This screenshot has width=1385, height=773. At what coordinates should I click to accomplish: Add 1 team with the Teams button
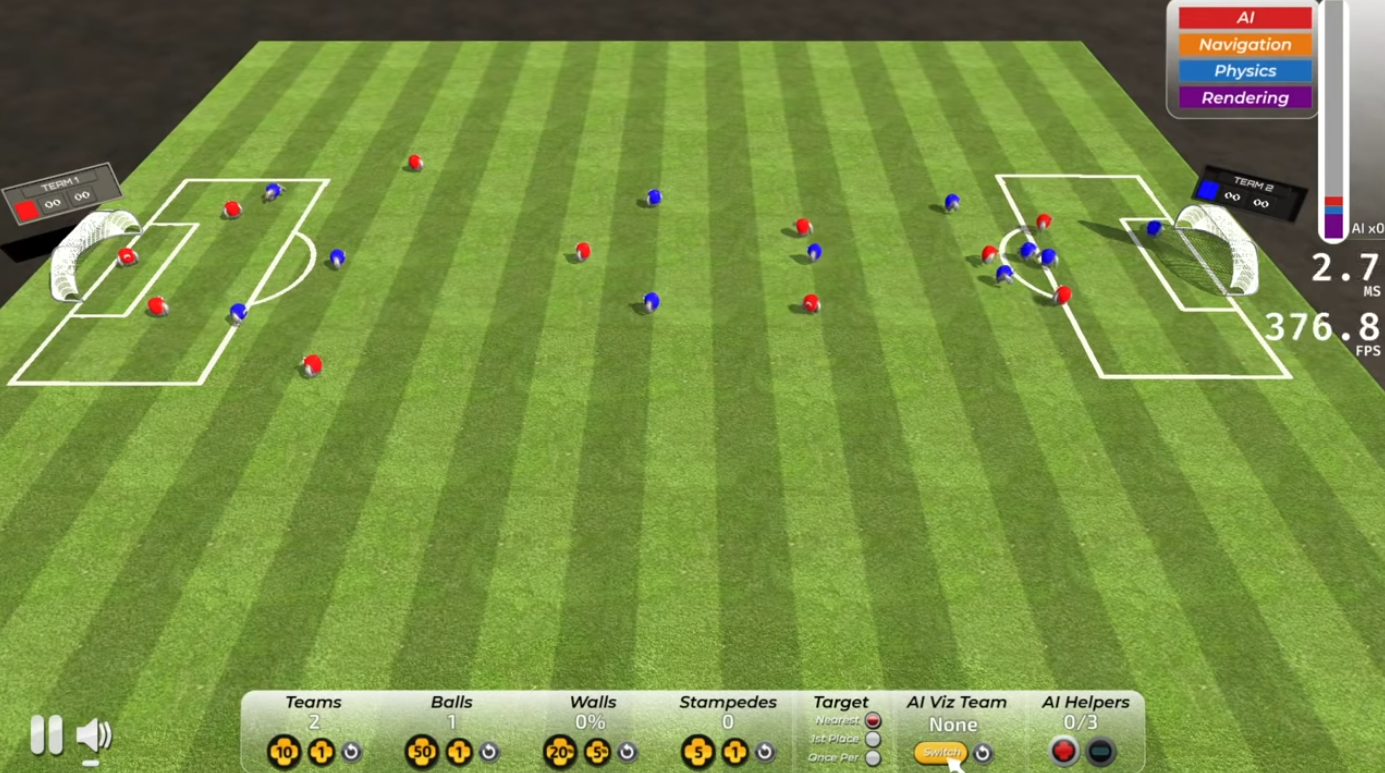pos(321,751)
